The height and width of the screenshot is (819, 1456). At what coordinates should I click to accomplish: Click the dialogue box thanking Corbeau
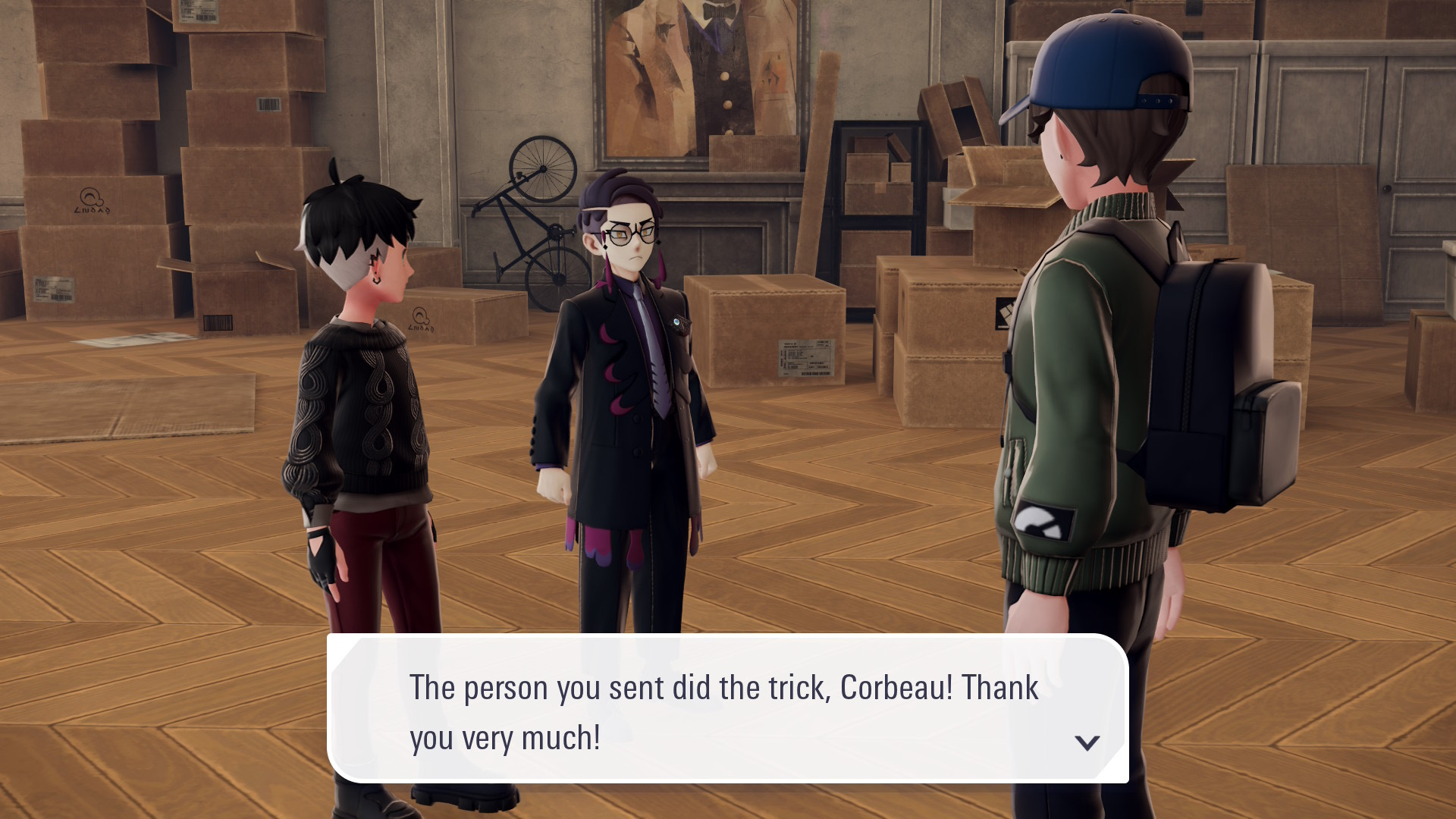(x=726, y=709)
